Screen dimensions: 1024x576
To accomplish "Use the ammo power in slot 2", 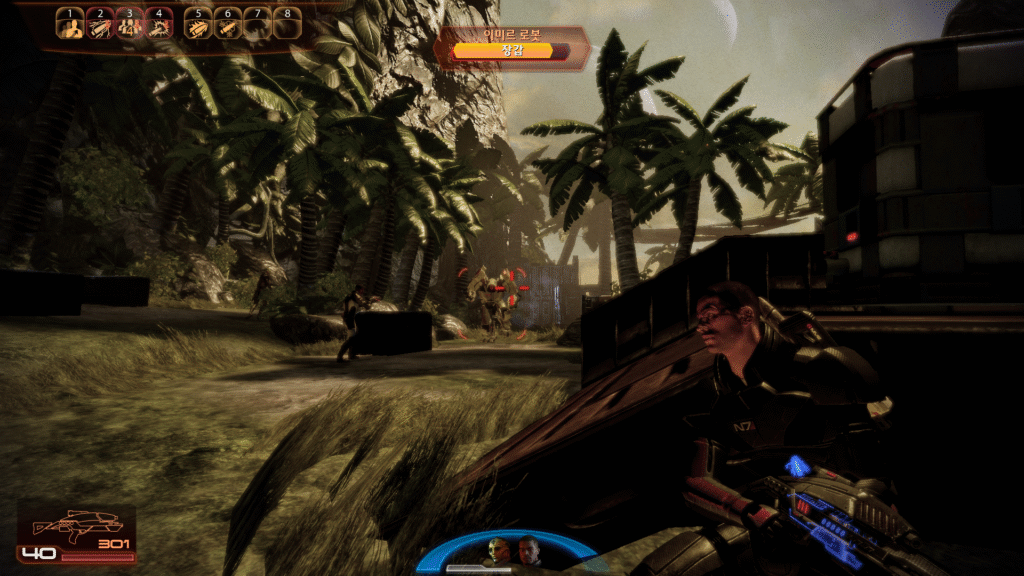I will pos(100,27).
